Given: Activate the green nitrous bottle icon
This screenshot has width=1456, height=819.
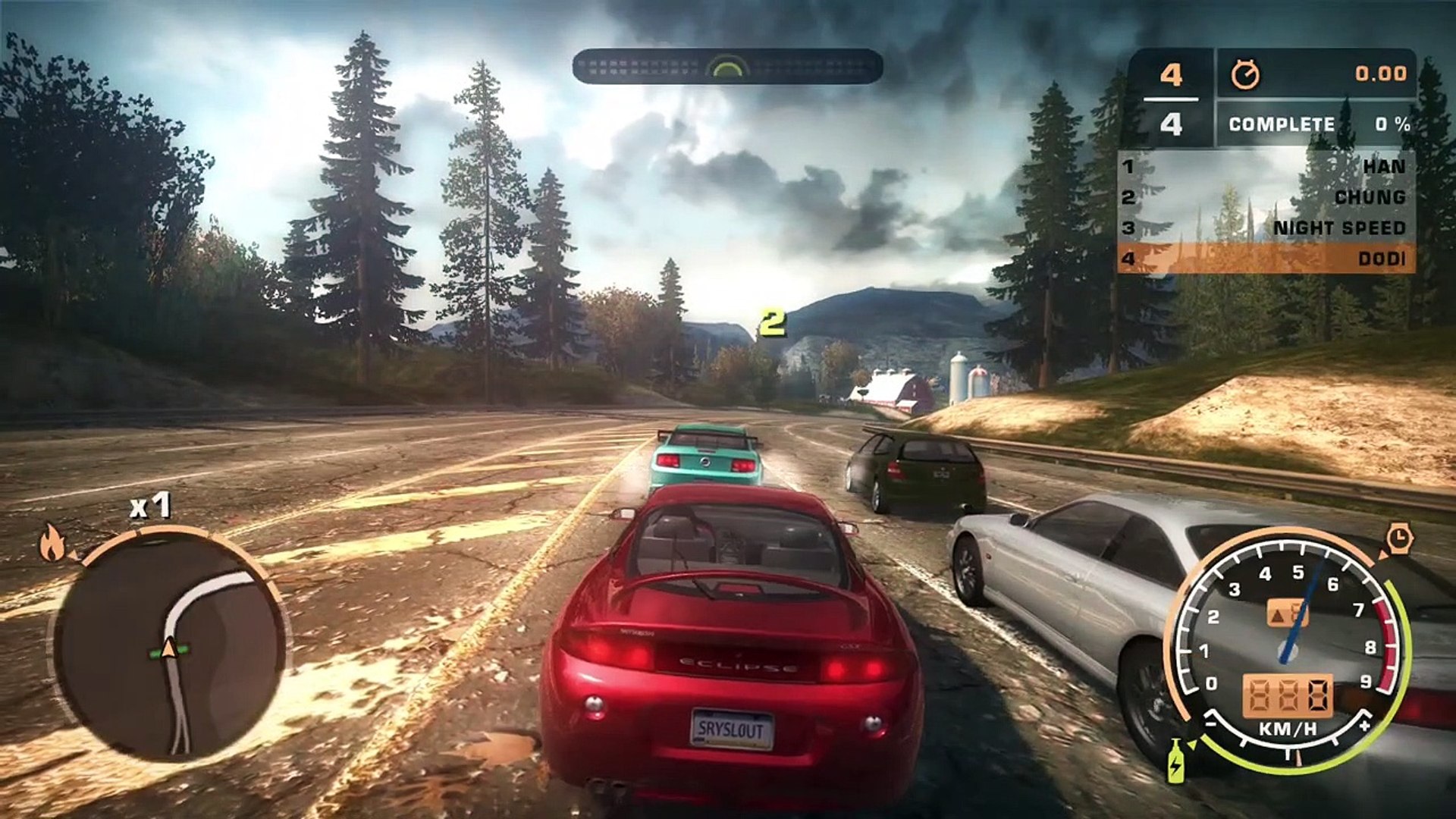Looking at the screenshot, I should 1176,760.
